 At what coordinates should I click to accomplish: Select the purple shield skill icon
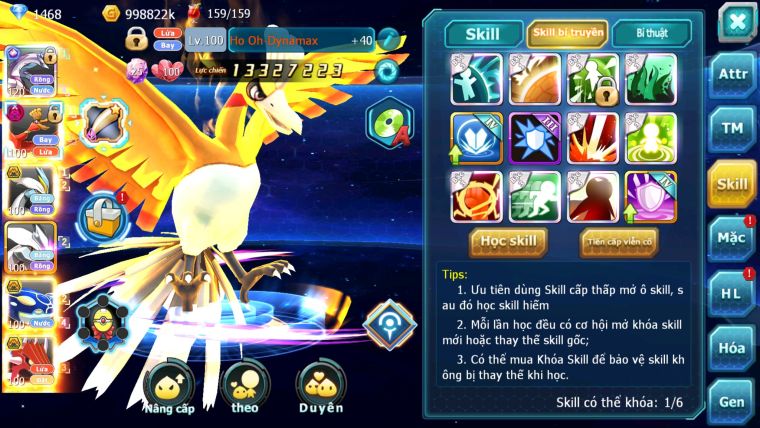click(650, 196)
